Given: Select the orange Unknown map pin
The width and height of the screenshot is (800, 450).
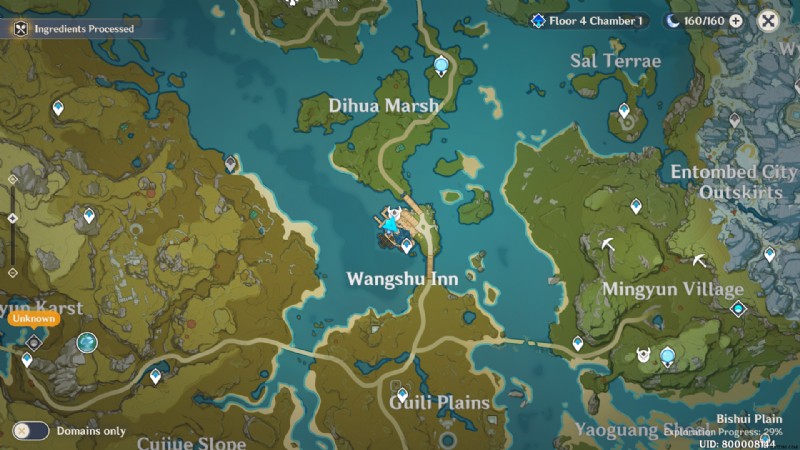Looking at the screenshot, I should click(x=33, y=320).
